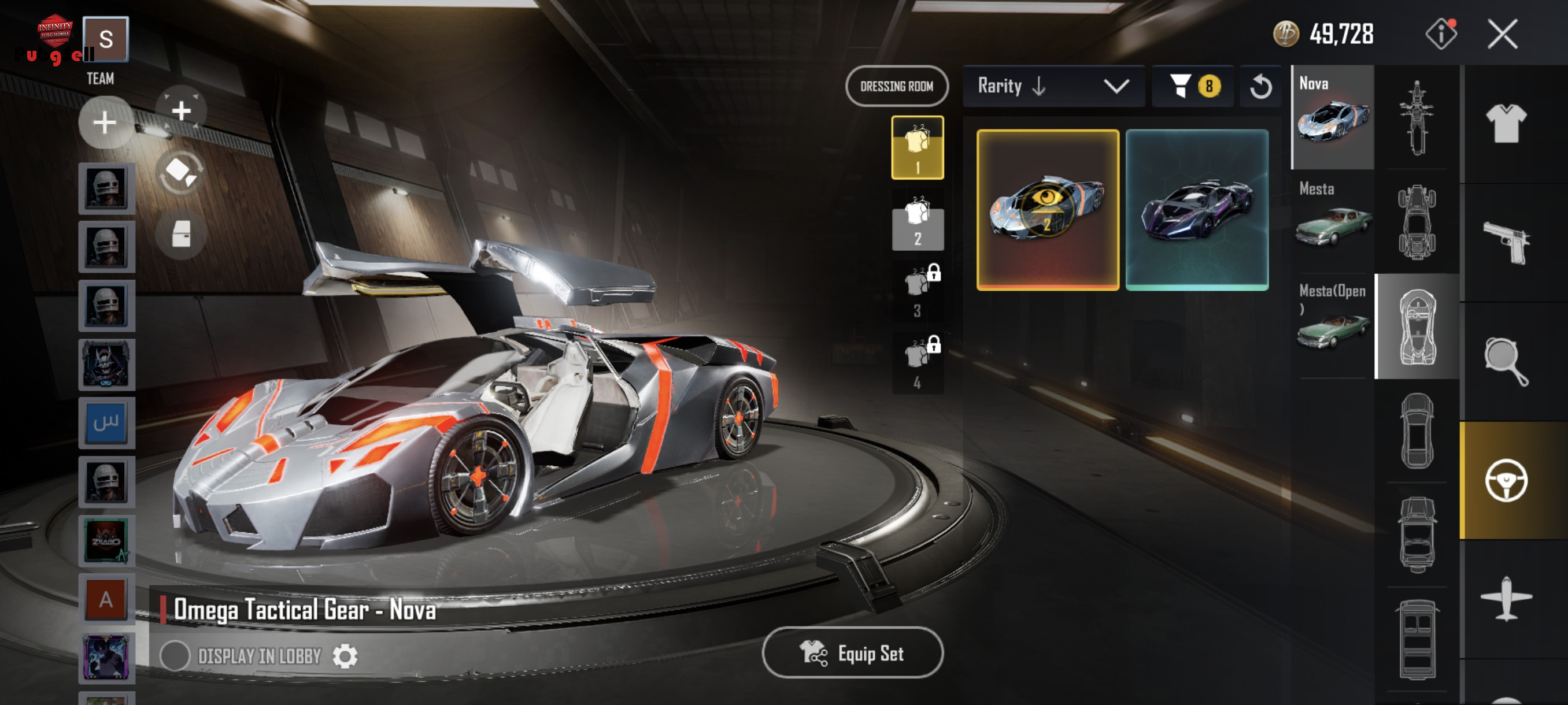Open the clothing t-shirt category
This screenshot has height=705, width=1568.
pos(1506,123)
